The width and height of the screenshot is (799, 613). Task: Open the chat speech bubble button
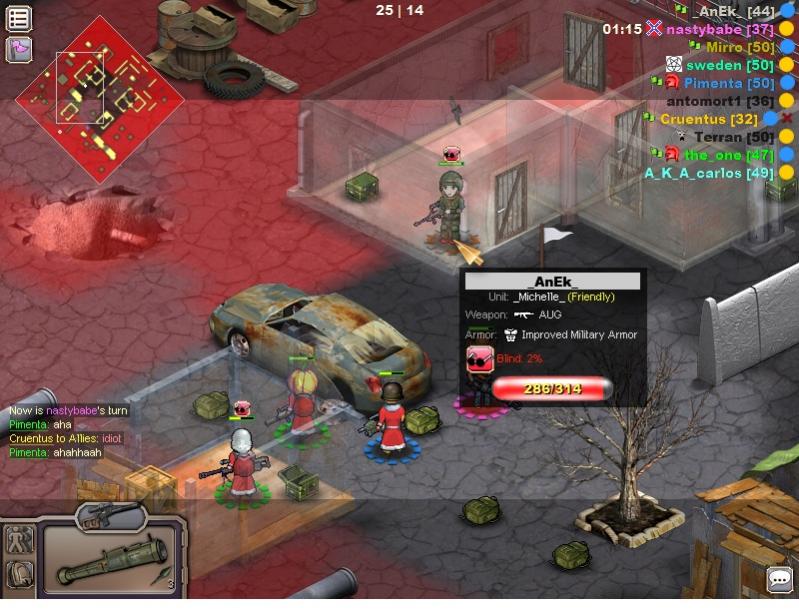tap(779, 579)
